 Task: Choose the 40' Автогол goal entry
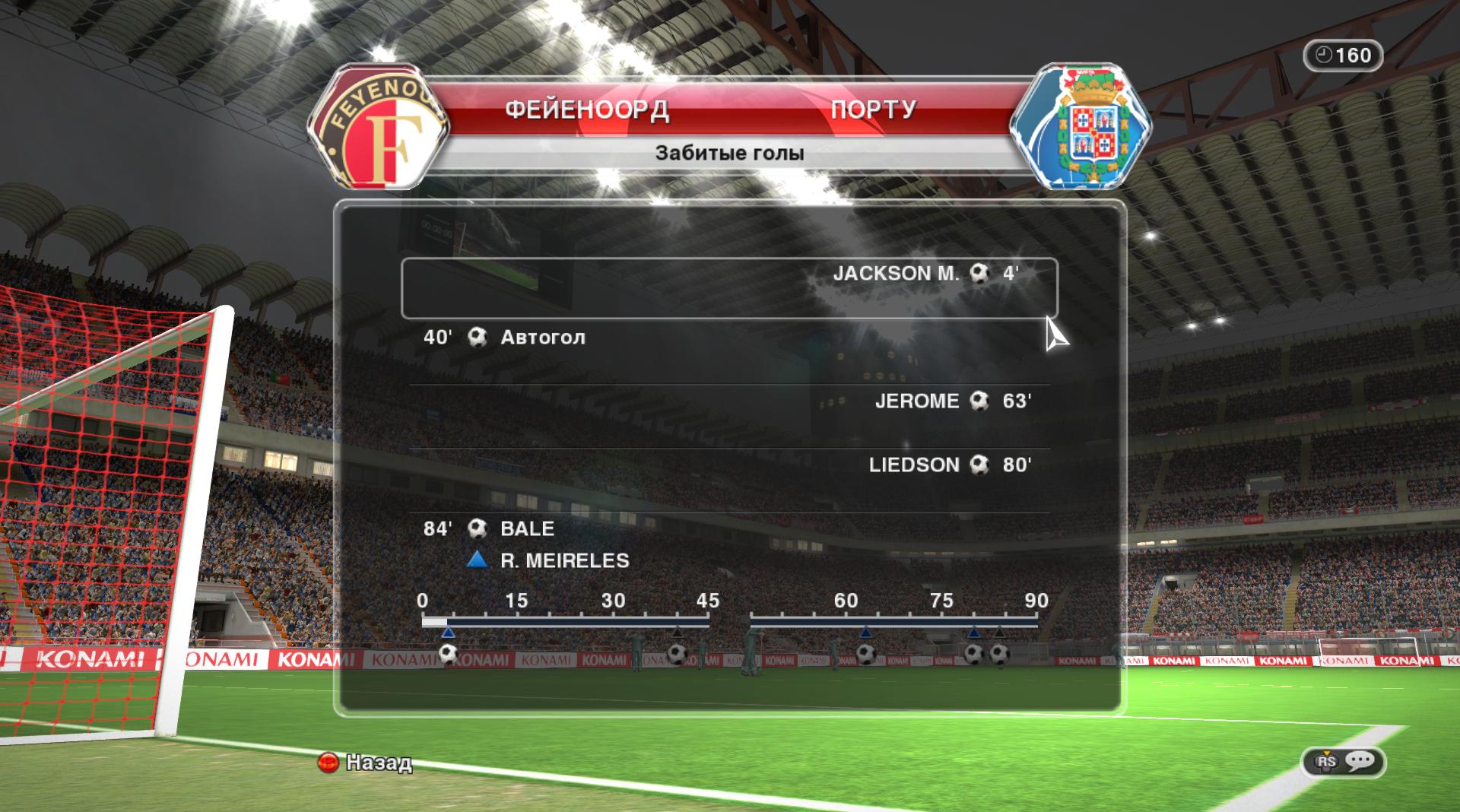tap(728, 338)
